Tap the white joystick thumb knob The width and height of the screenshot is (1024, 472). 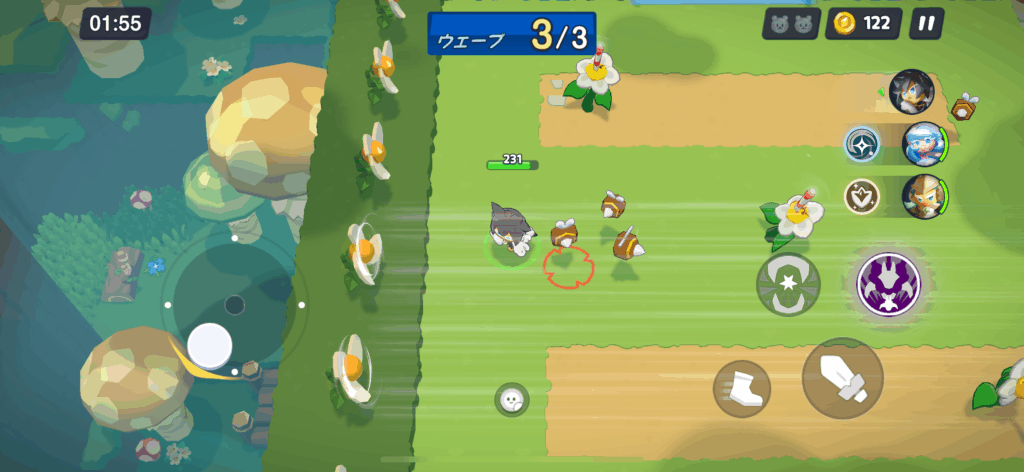pos(210,345)
